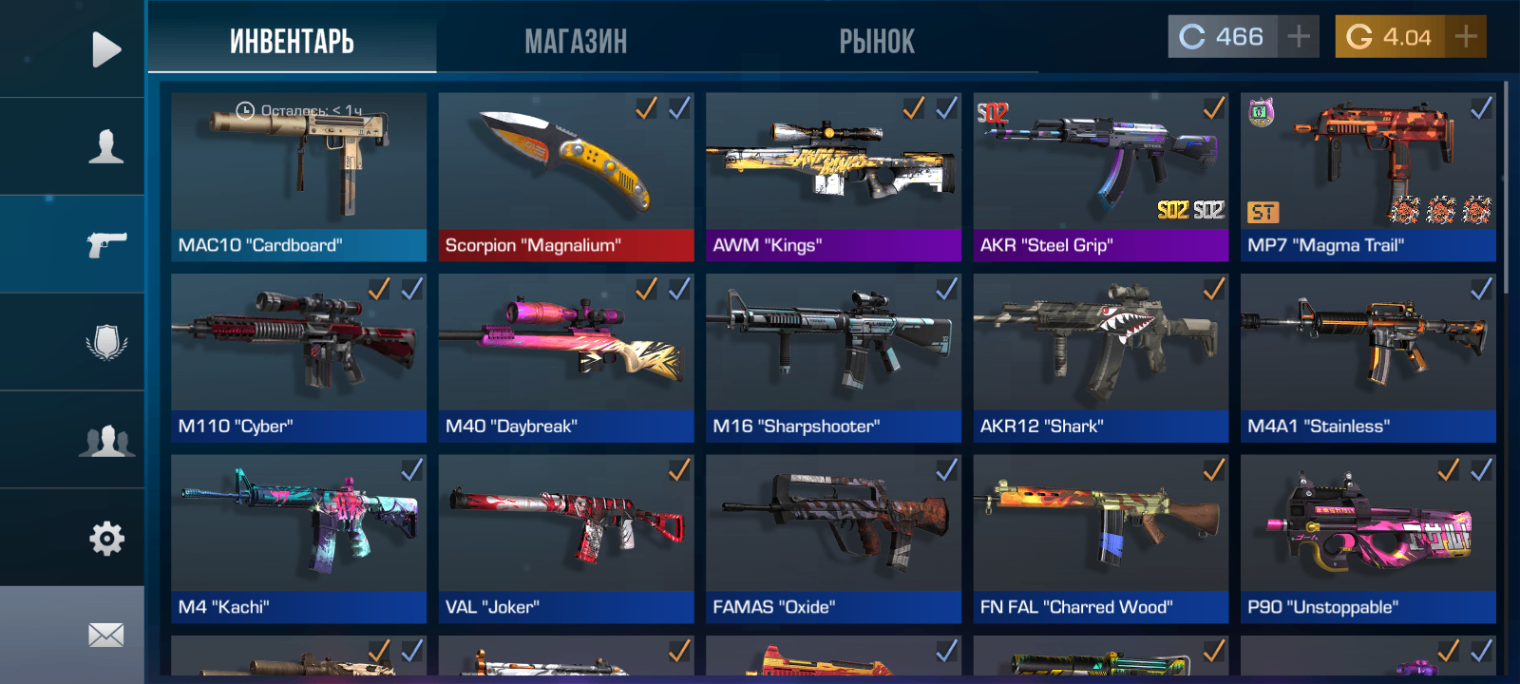Switch to the Магазин tab

pyautogui.click(x=576, y=41)
